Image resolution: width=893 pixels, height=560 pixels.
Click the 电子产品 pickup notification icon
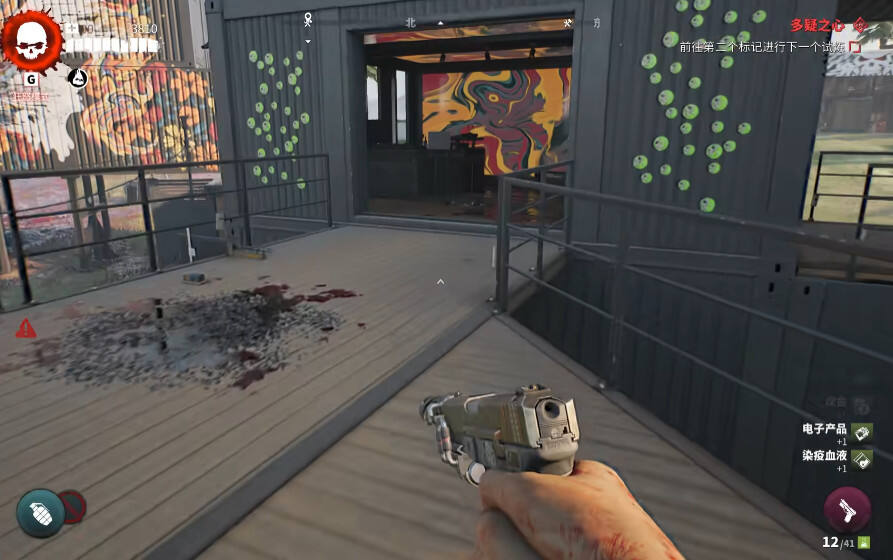(862, 432)
